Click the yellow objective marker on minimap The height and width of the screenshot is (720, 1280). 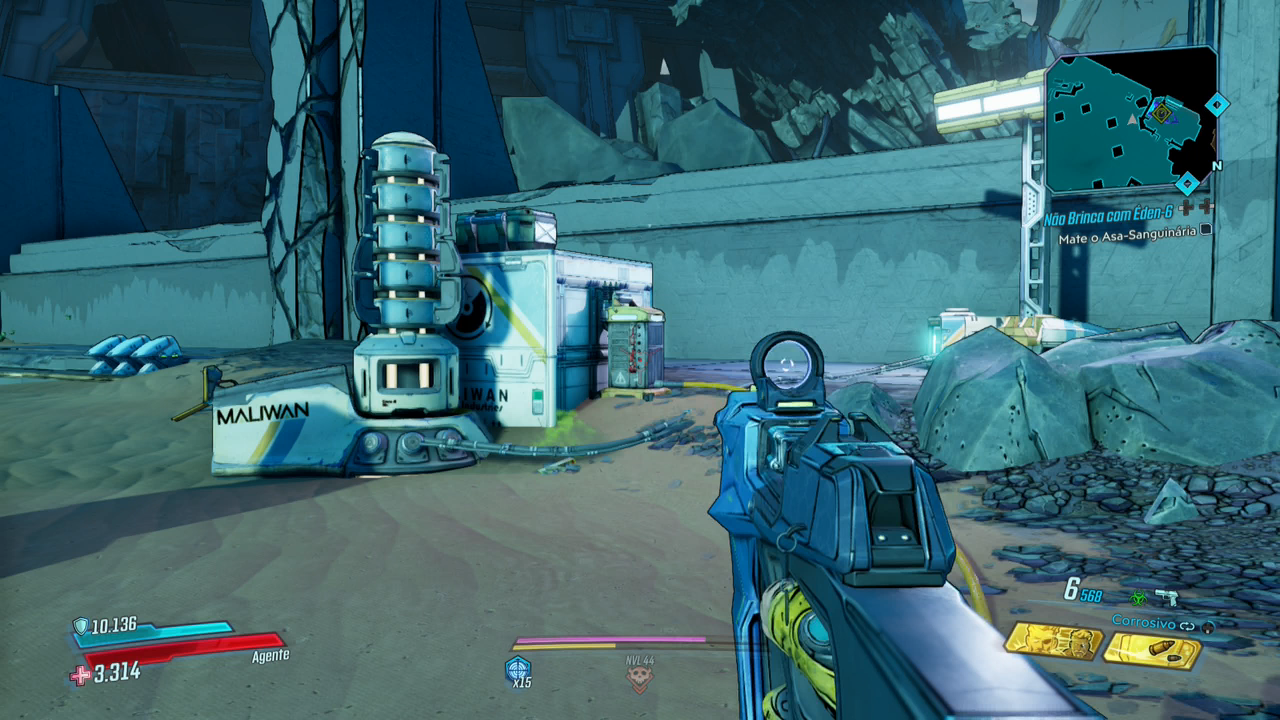tap(1160, 113)
